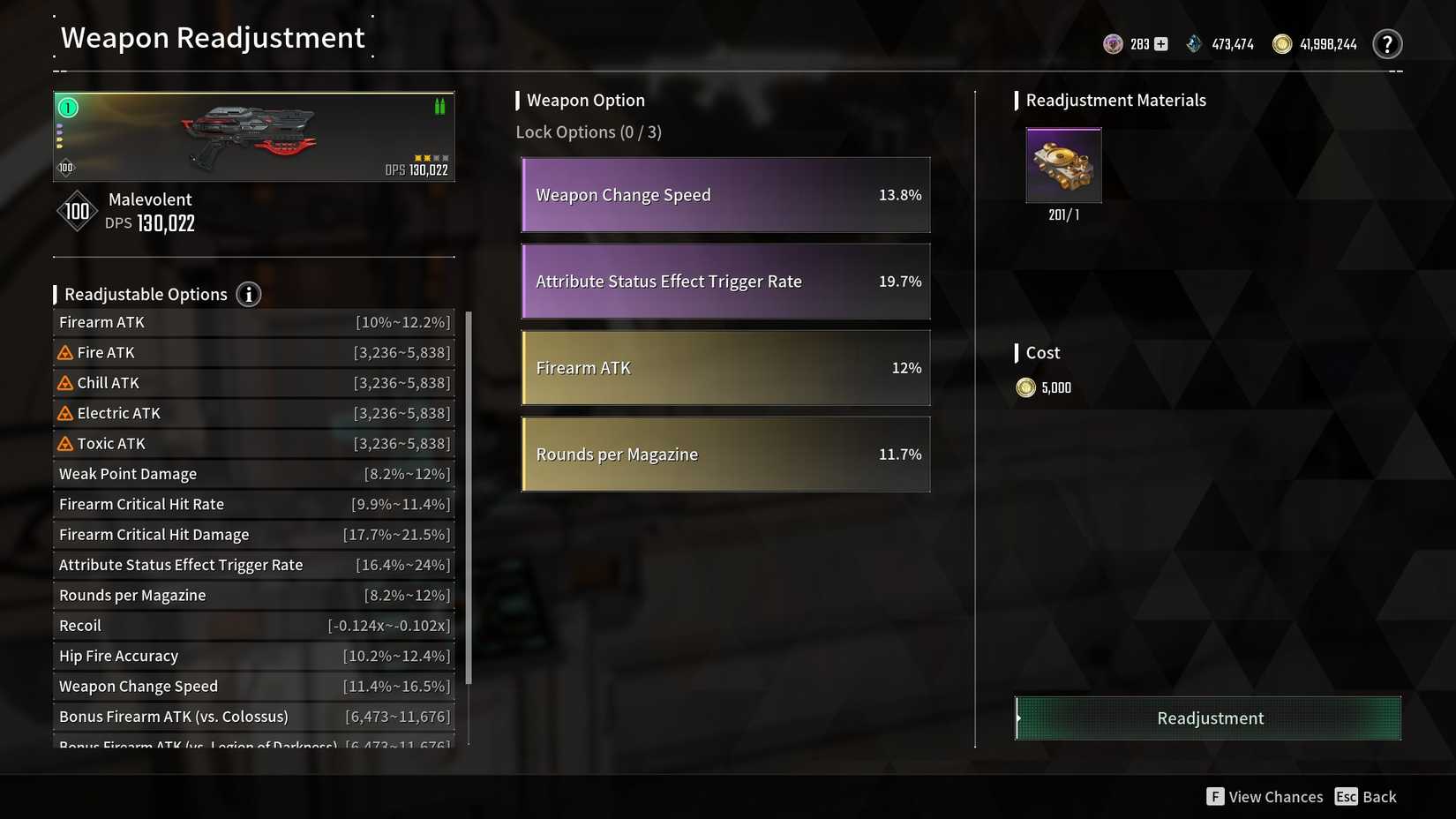Click the plus icon beside Caliber count
The width and height of the screenshot is (1456, 819).
(x=1160, y=43)
